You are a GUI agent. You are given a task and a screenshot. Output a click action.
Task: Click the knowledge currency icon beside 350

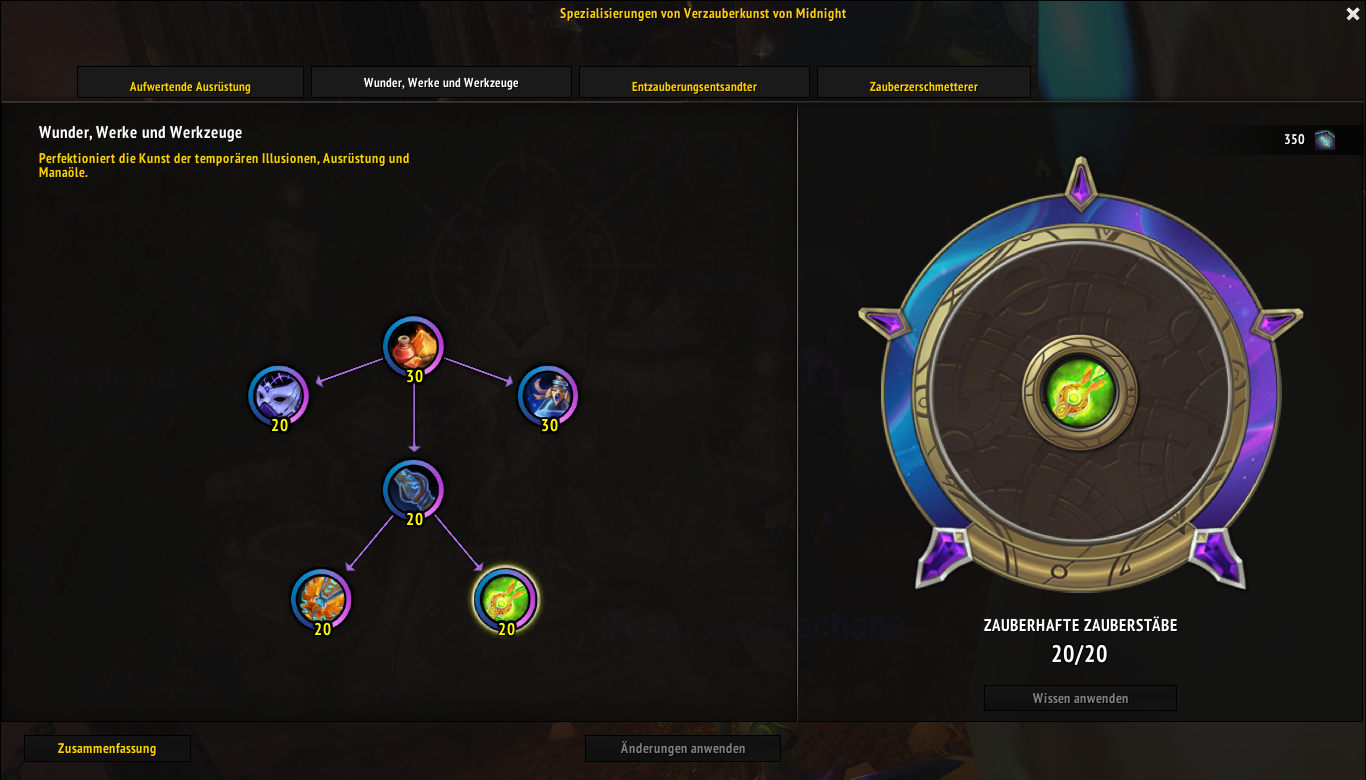(x=1325, y=140)
